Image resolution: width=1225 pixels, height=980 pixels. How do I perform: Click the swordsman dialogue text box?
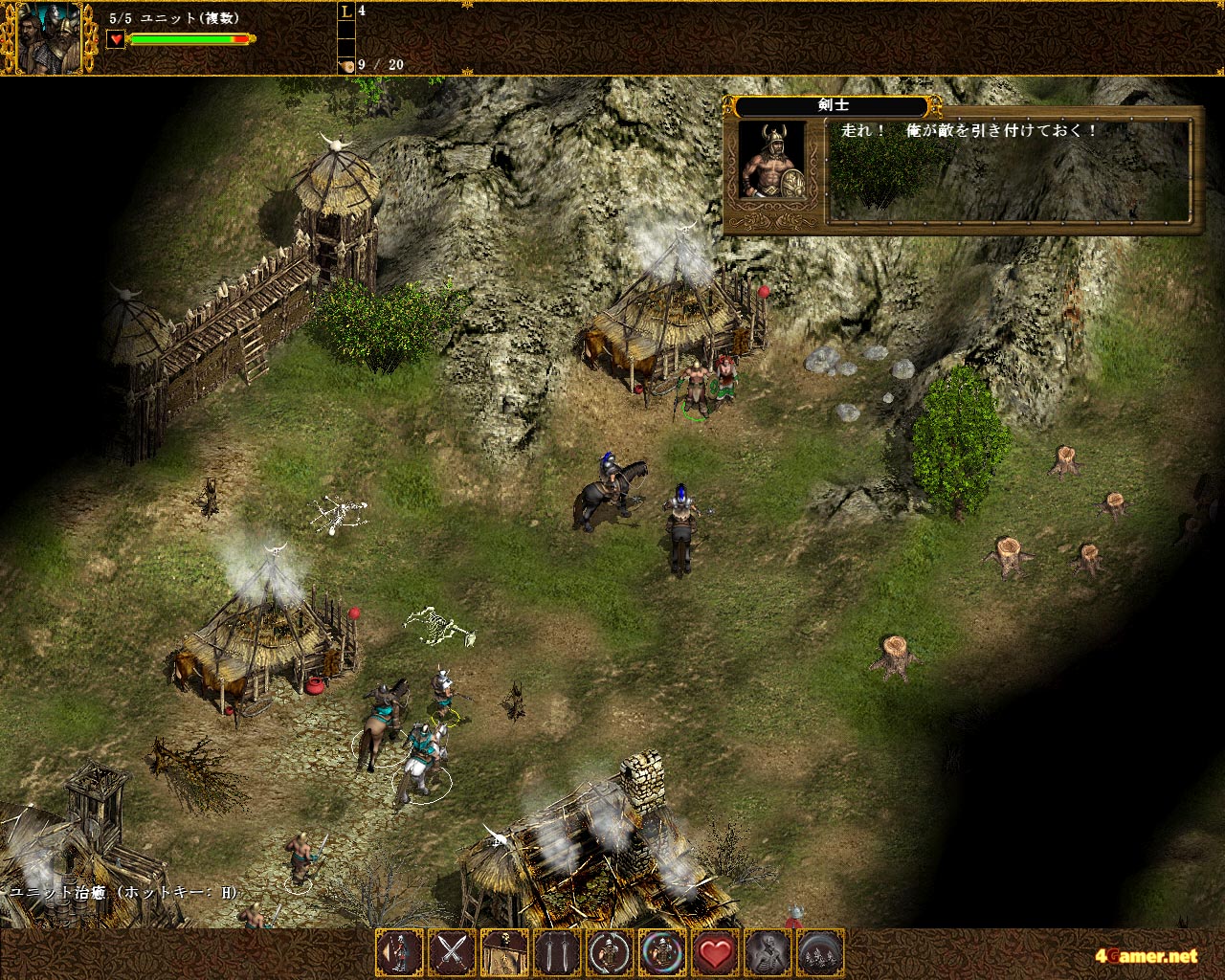coord(1011,170)
